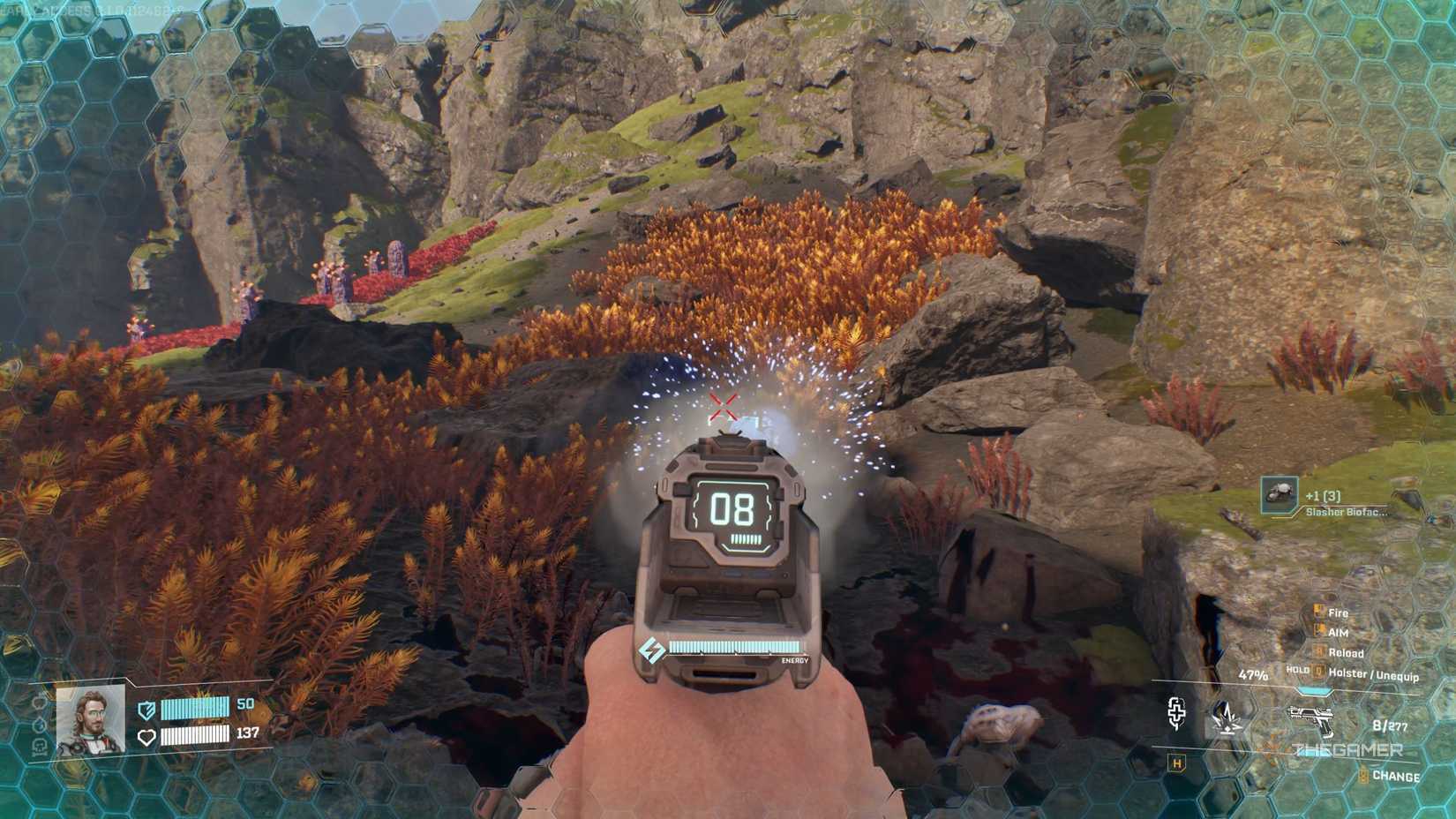Open the shield indicator icon
The width and height of the screenshot is (1456, 819).
146,710
